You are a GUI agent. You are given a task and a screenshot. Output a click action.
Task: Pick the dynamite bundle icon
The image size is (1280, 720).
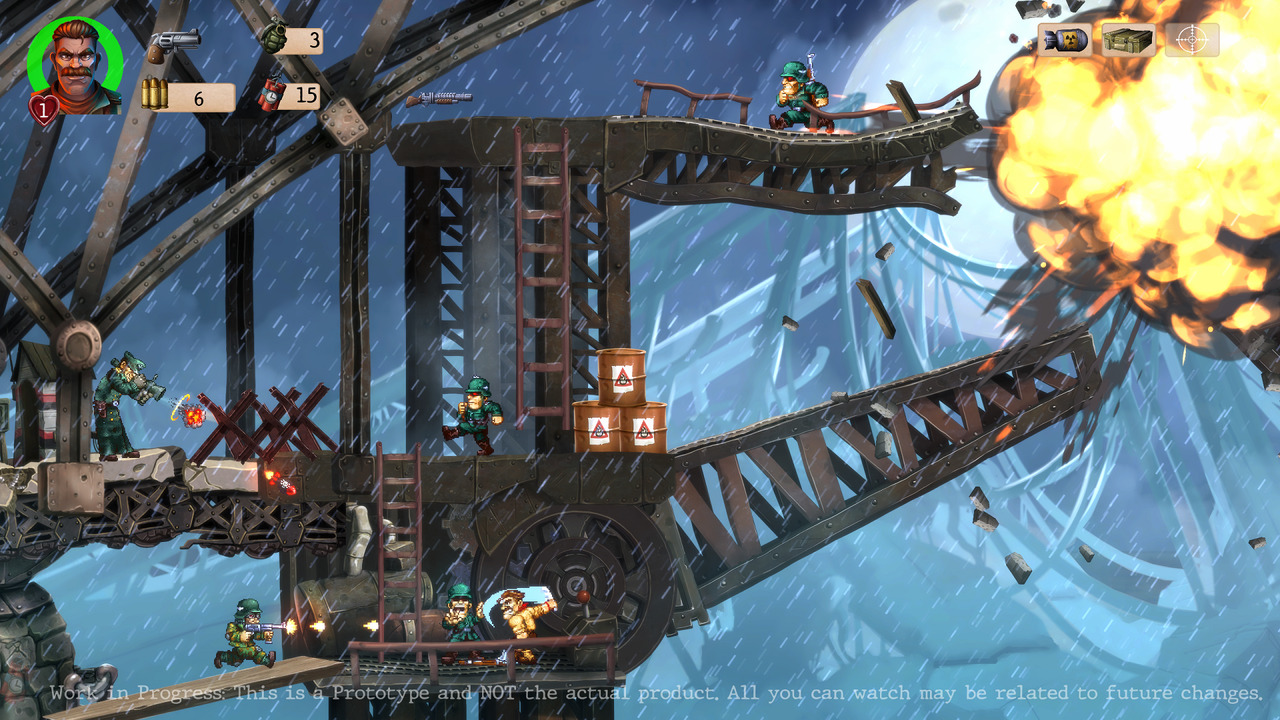[x=272, y=92]
